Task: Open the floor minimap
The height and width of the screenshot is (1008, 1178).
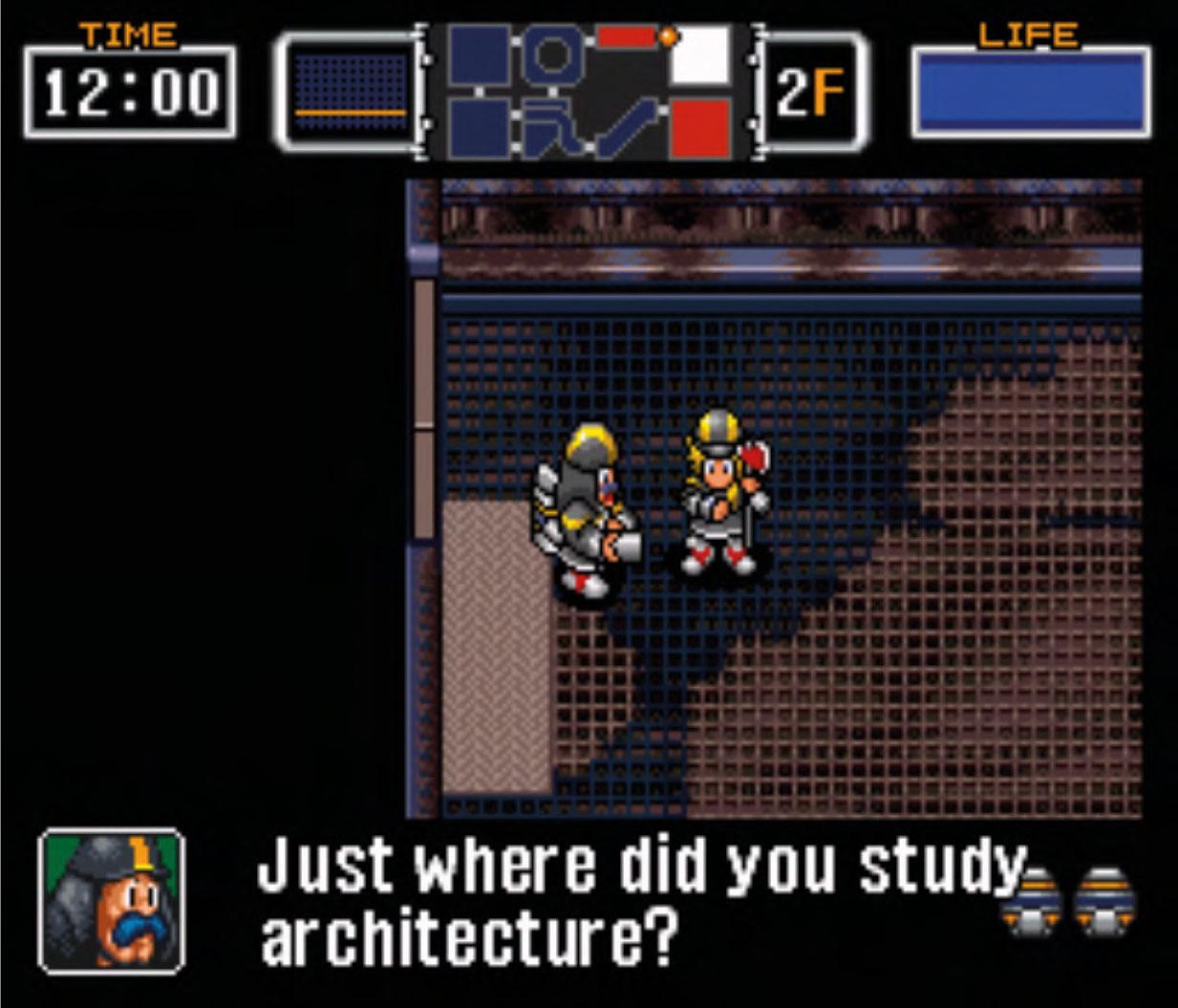Action: (x=589, y=92)
